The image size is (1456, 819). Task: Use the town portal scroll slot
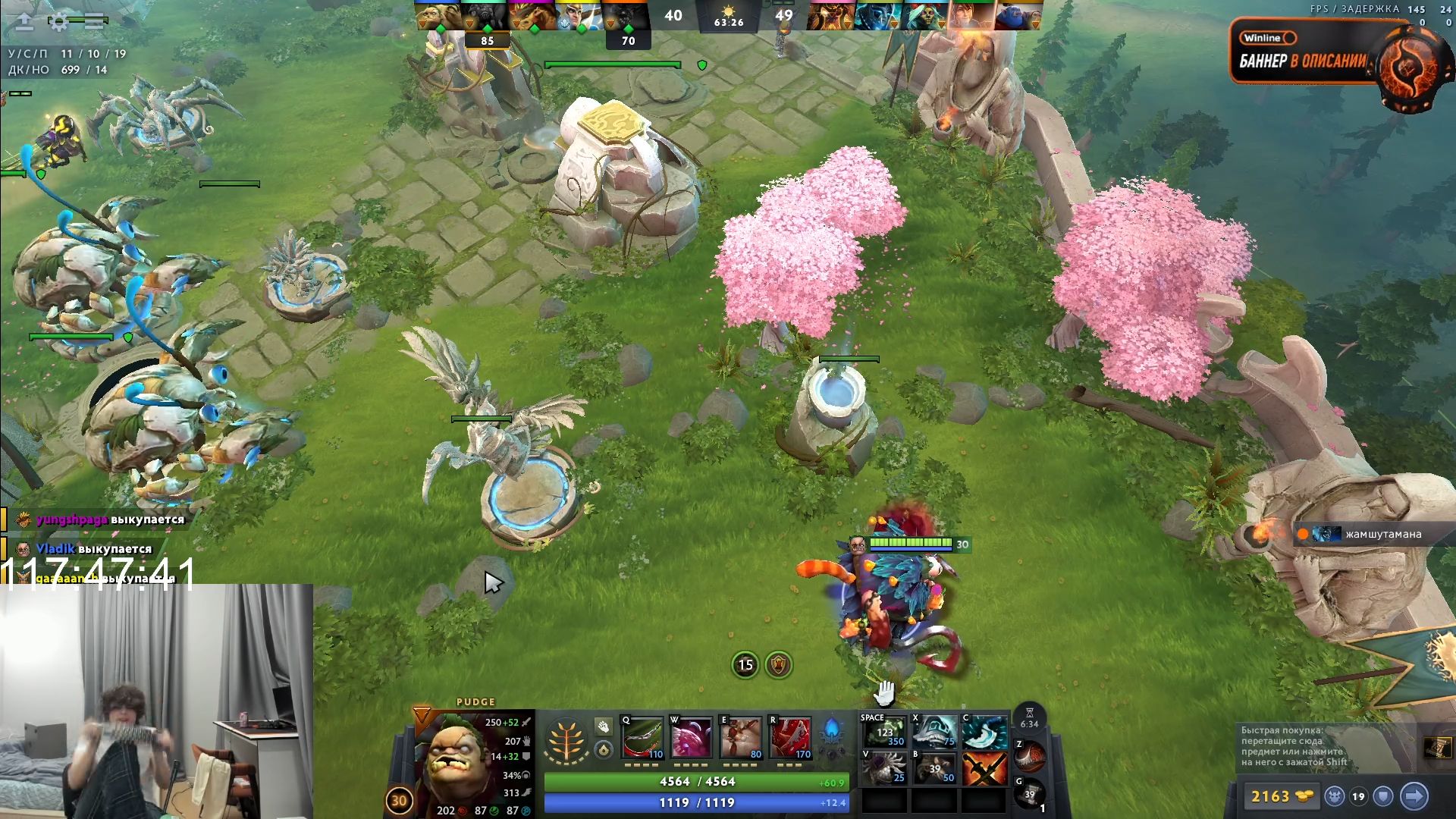[1029, 795]
